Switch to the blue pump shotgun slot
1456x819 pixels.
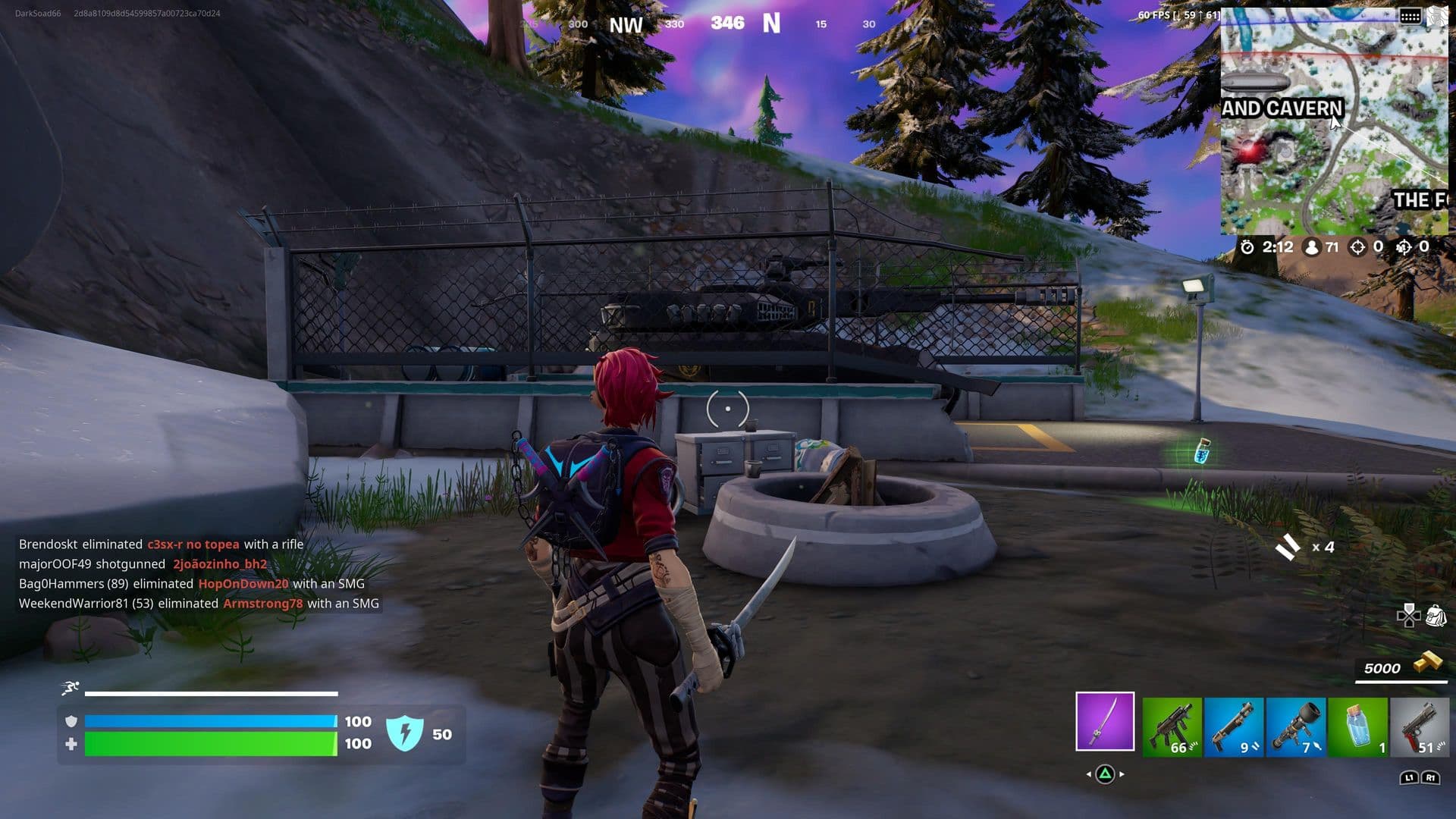(x=1233, y=727)
